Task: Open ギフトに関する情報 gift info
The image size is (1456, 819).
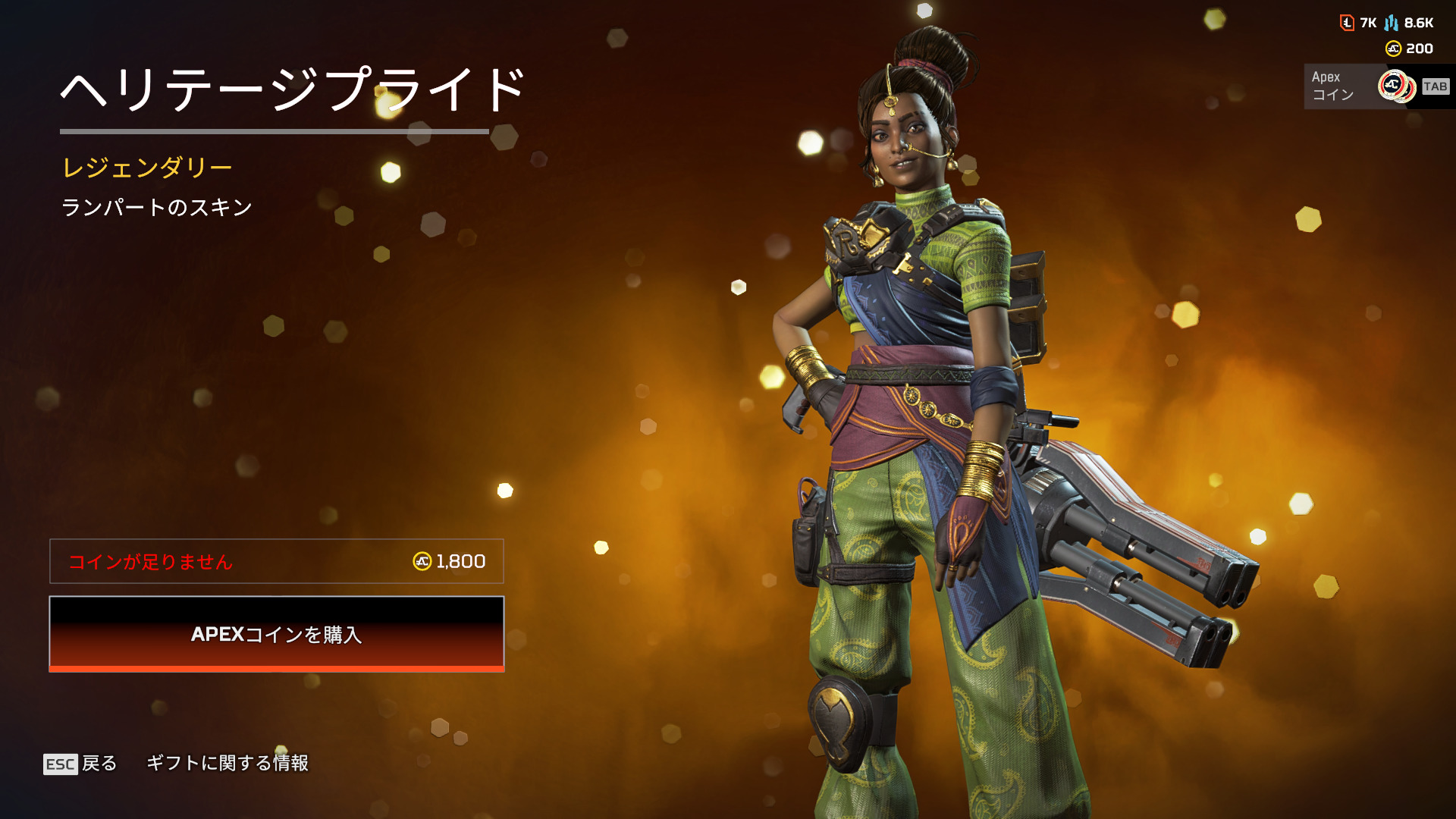Action: [x=227, y=763]
